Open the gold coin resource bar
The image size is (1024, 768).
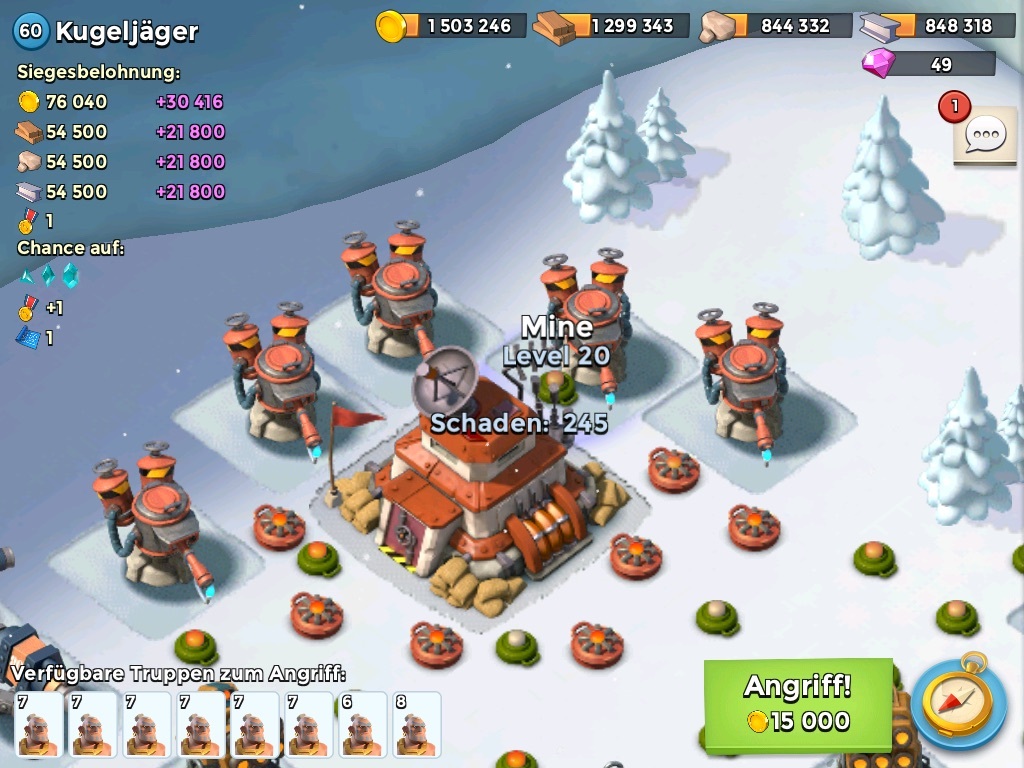452,26
